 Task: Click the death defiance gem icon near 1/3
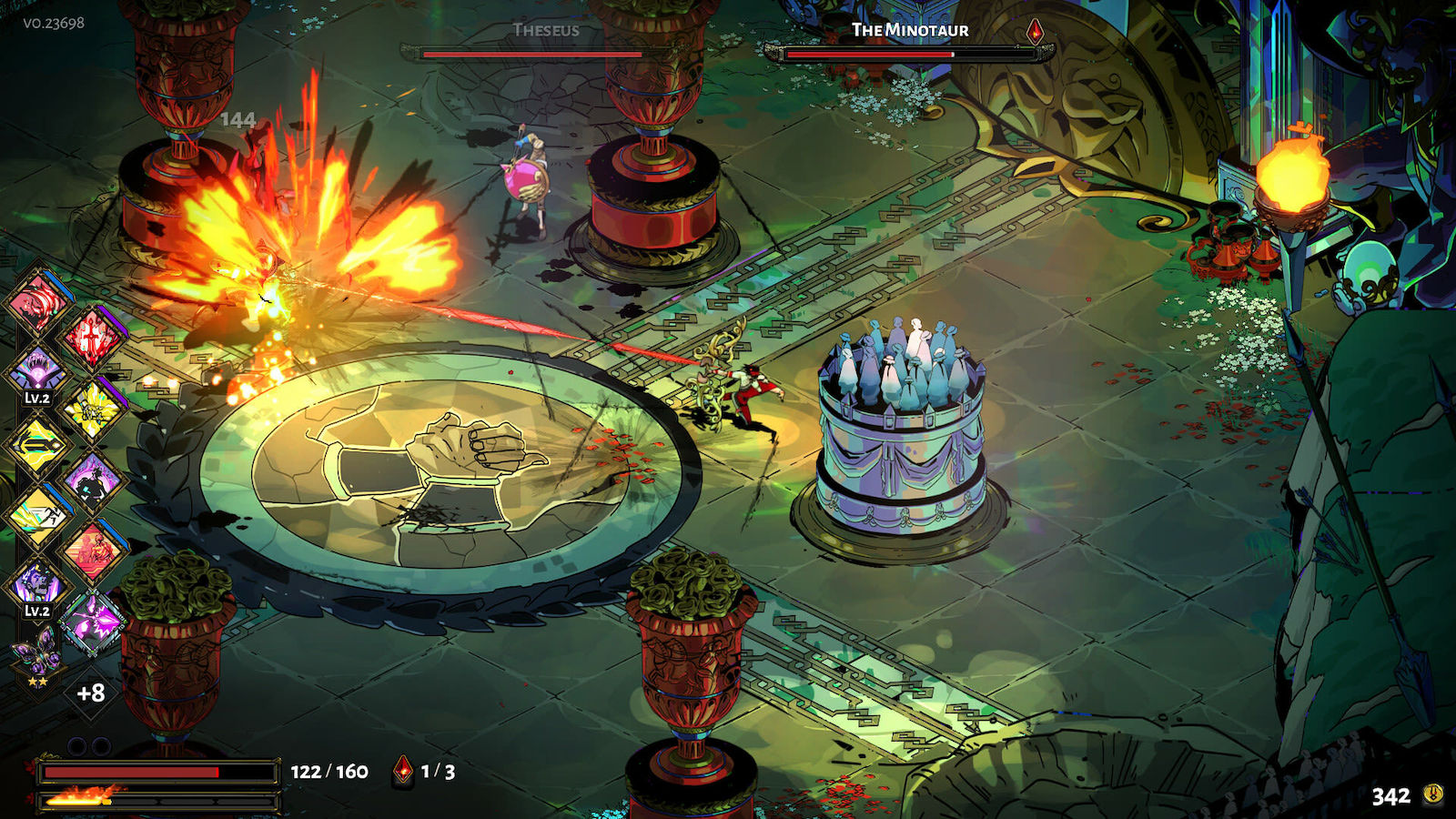[403, 769]
